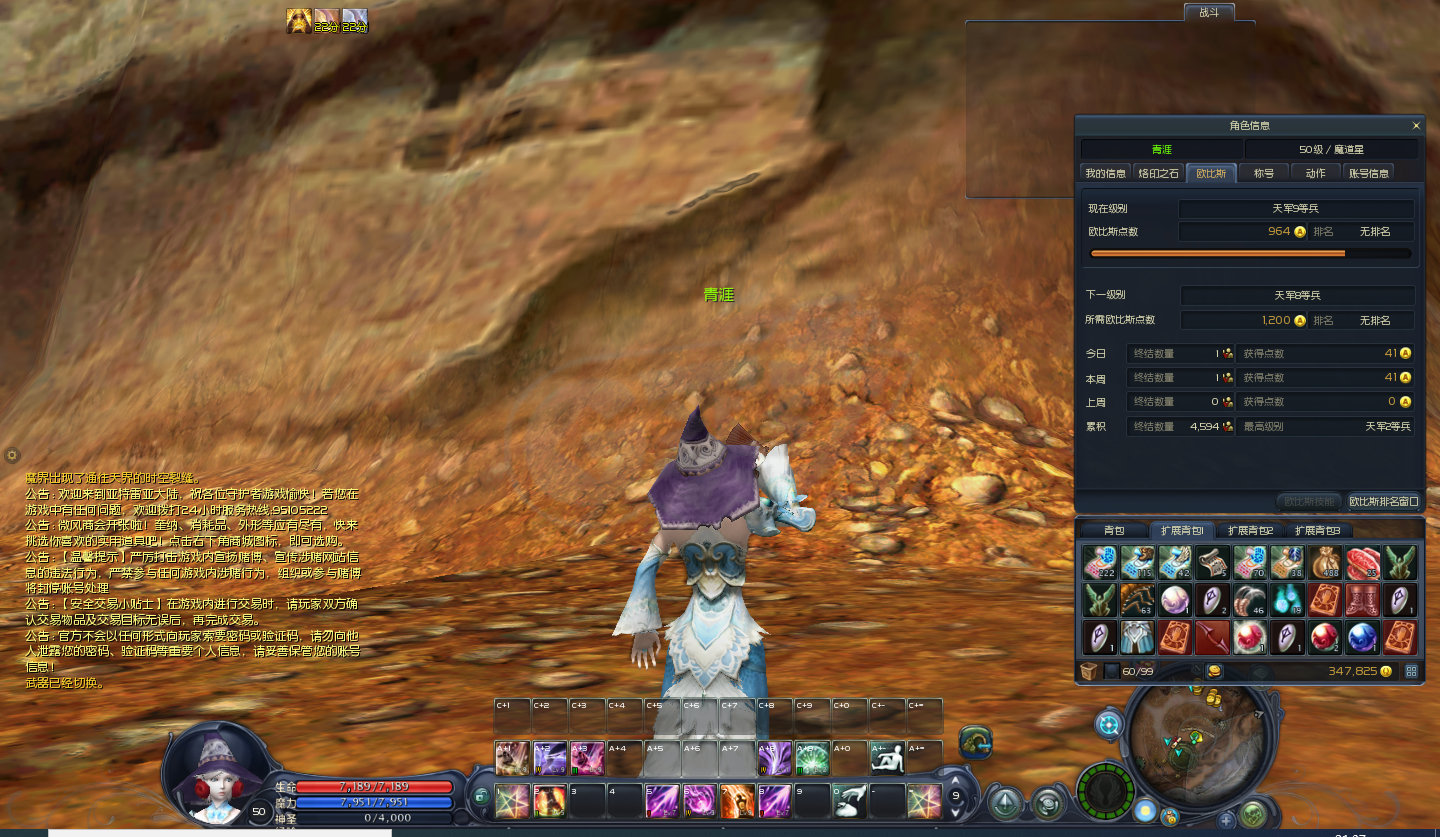Open the 扩展背包2 inventory tab

tap(1250, 531)
